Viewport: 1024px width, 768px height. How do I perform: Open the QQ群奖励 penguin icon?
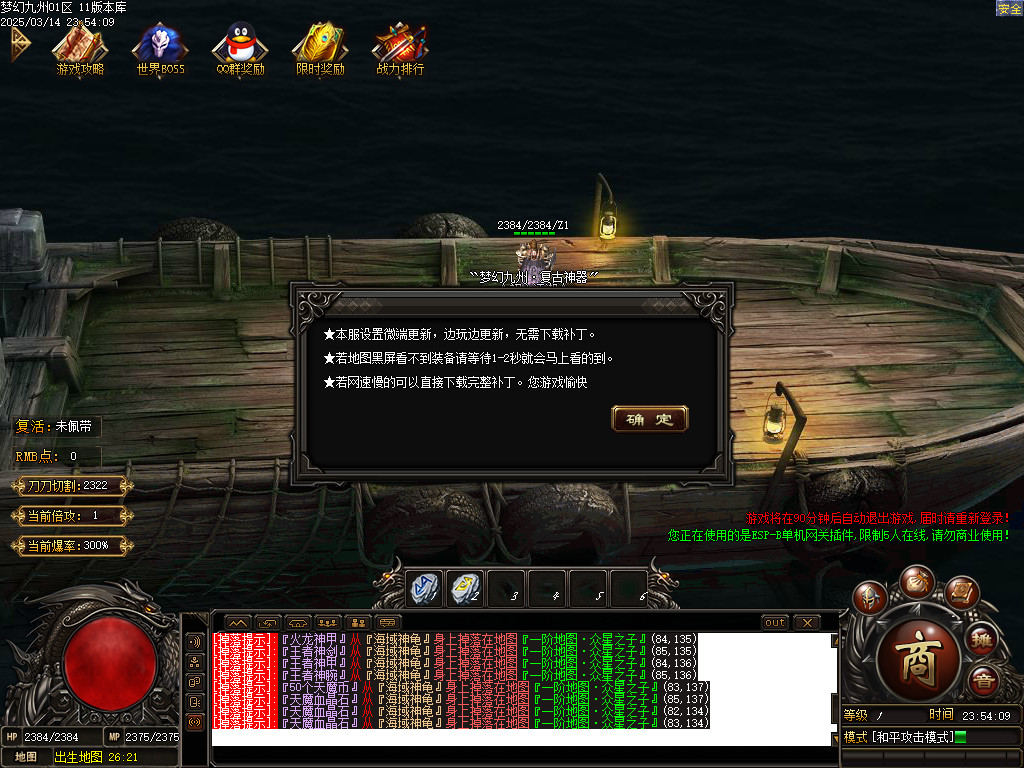coord(240,46)
